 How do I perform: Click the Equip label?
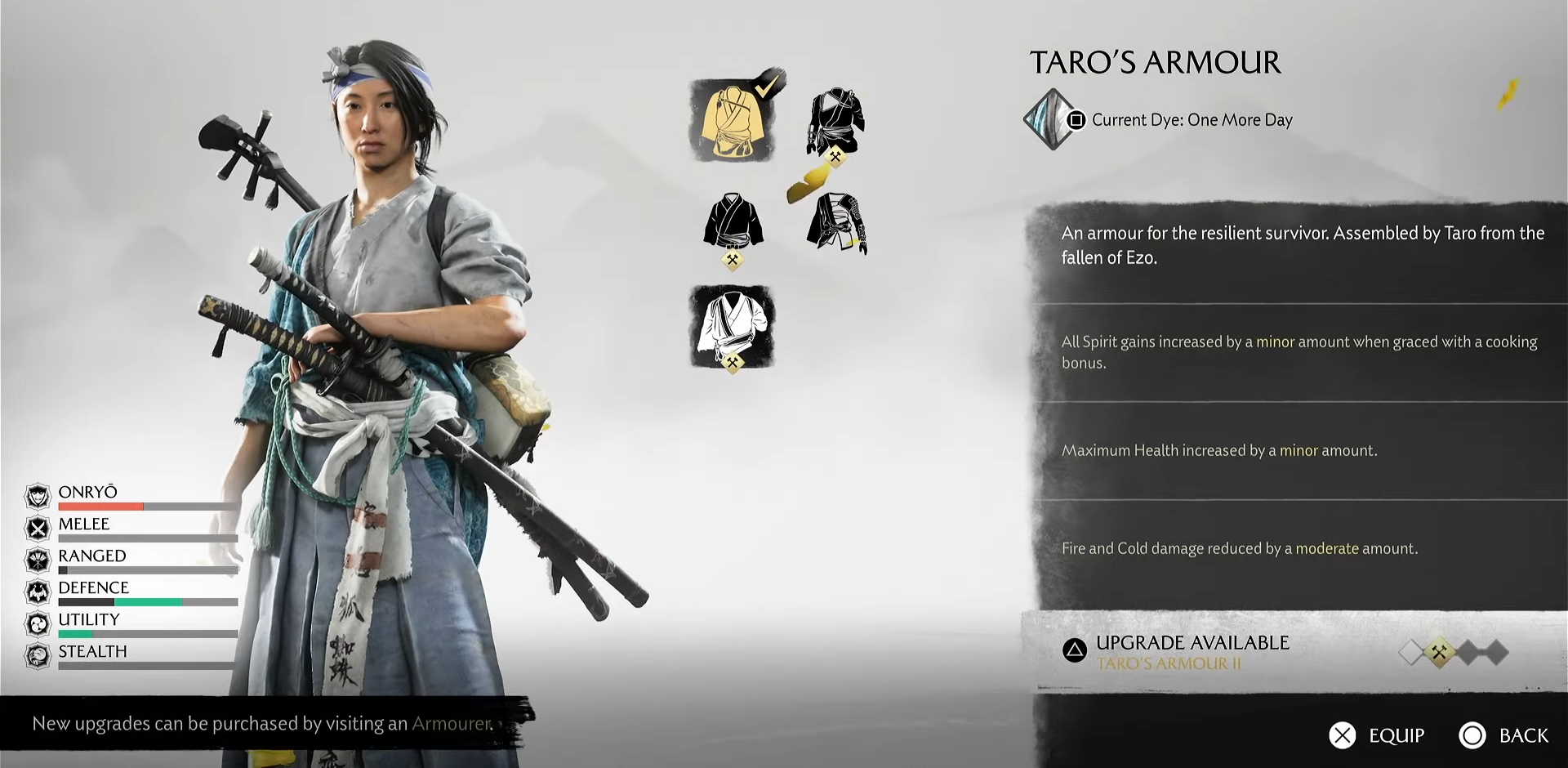[x=1396, y=735]
